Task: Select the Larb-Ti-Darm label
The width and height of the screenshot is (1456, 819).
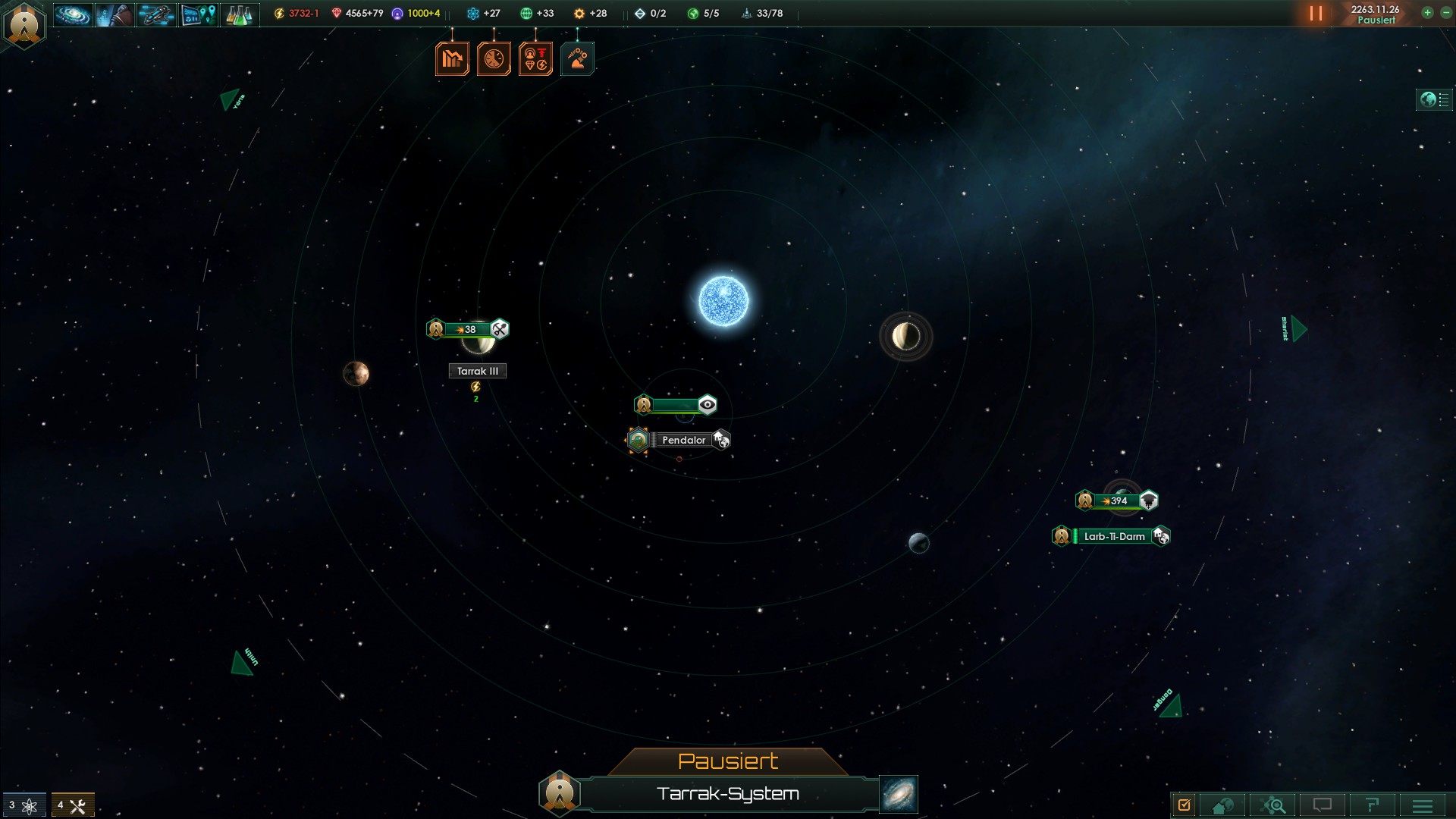Action: [x=1113, y=536]
